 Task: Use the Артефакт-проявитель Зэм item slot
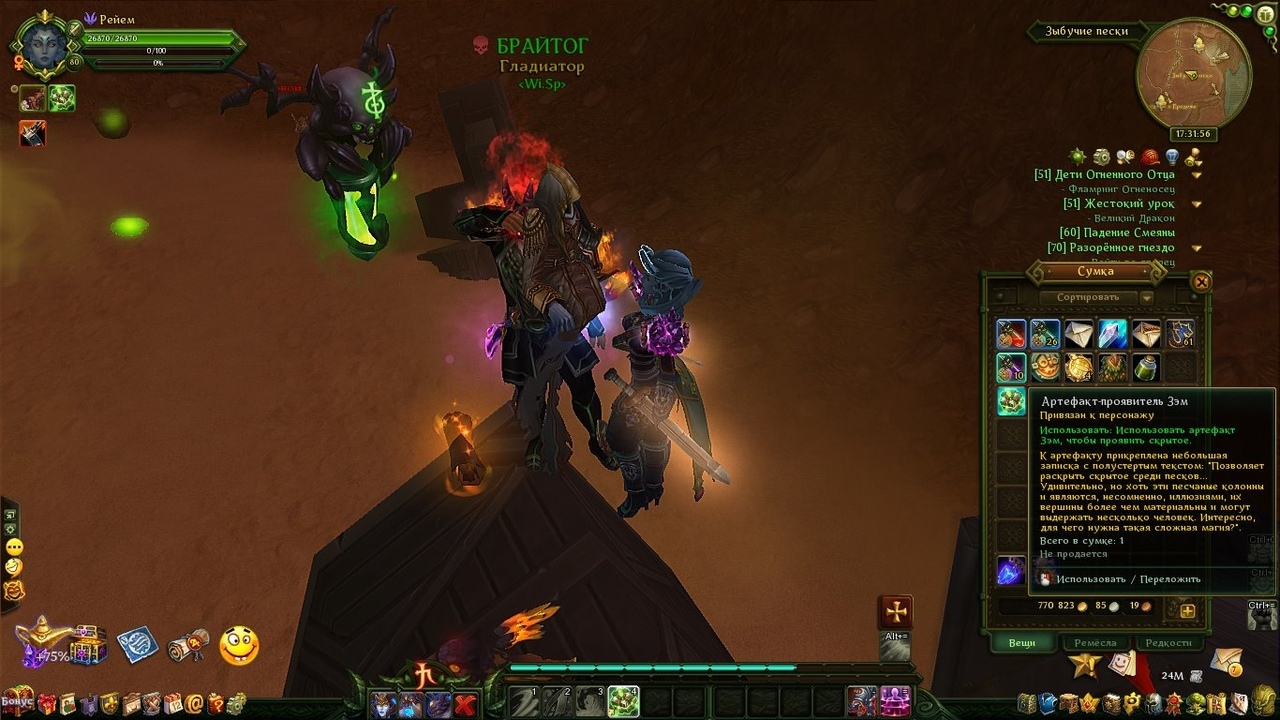pyautogui.click(x=1011, y=402)
